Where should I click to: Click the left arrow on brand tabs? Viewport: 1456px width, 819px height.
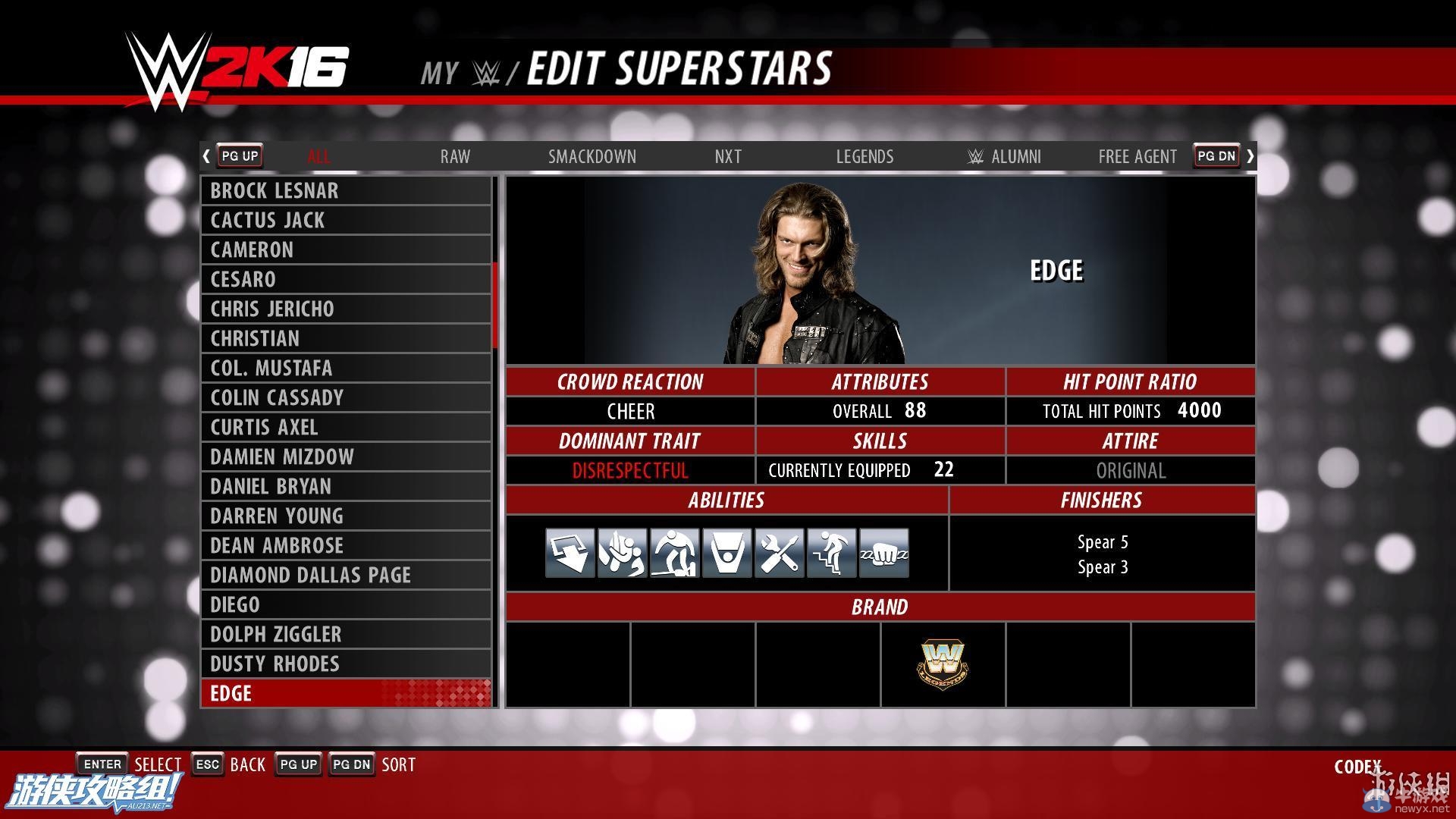[206, 155]
